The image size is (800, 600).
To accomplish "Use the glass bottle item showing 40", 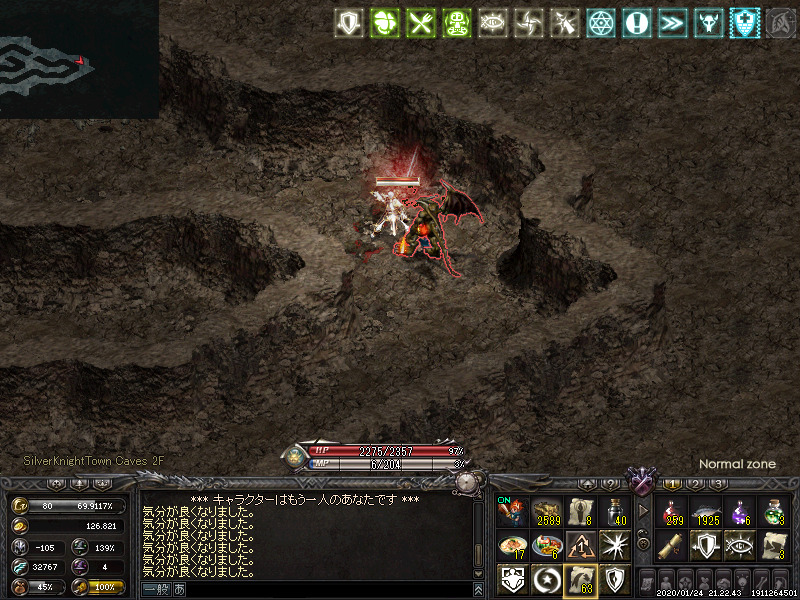I will click(x=614, y=512).
